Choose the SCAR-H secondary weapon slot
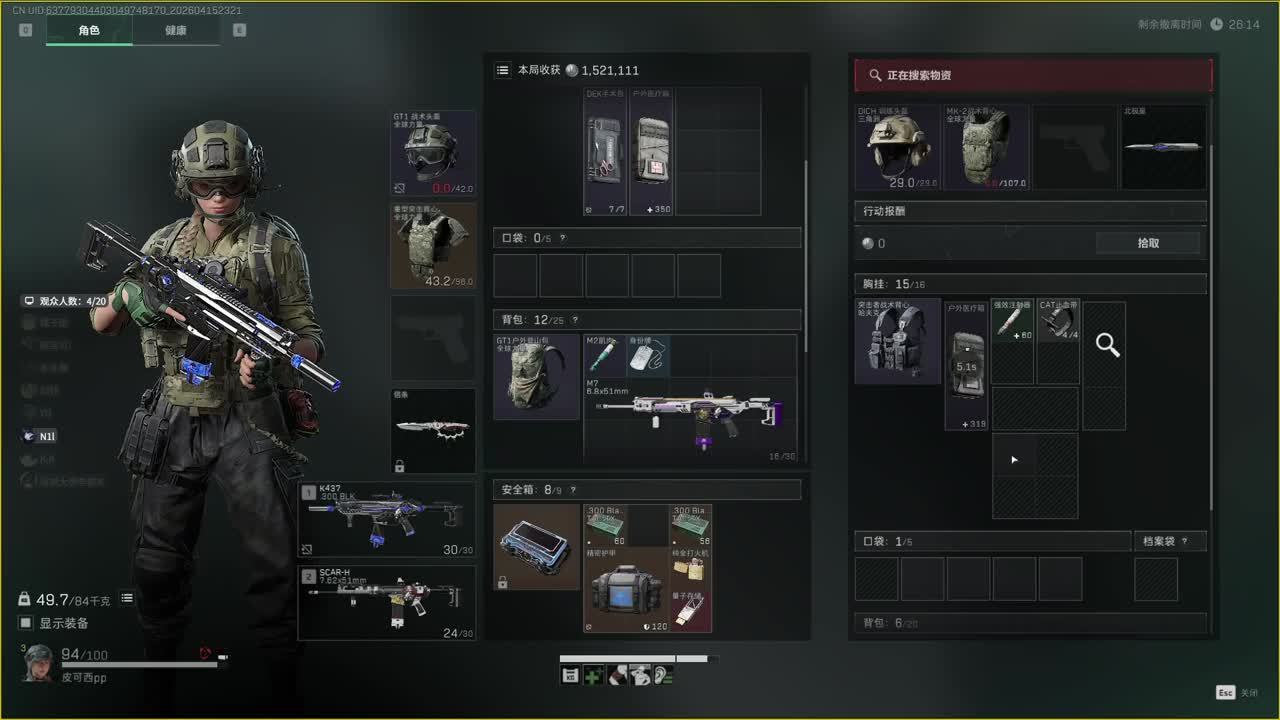This screenshot has height=720, width=1280. [x=386, y=603]
